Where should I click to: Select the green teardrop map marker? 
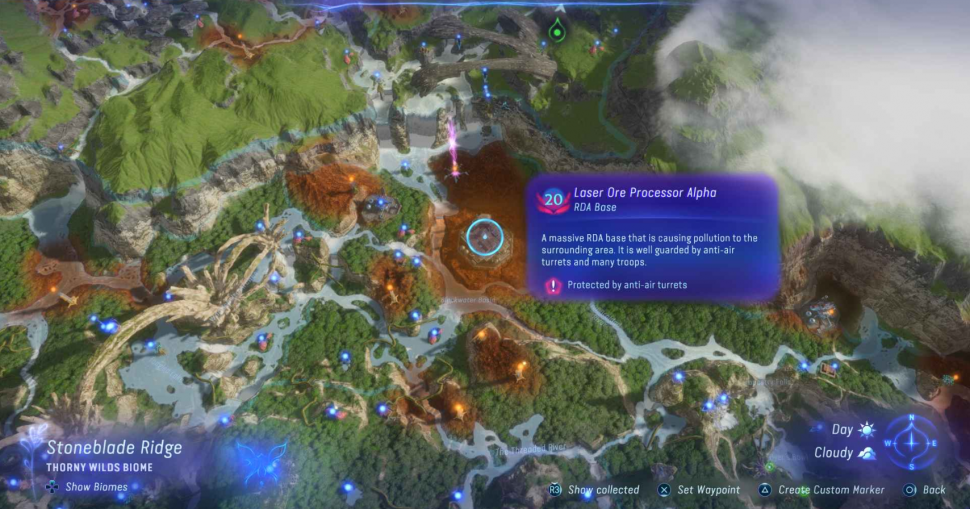point(556,28)
